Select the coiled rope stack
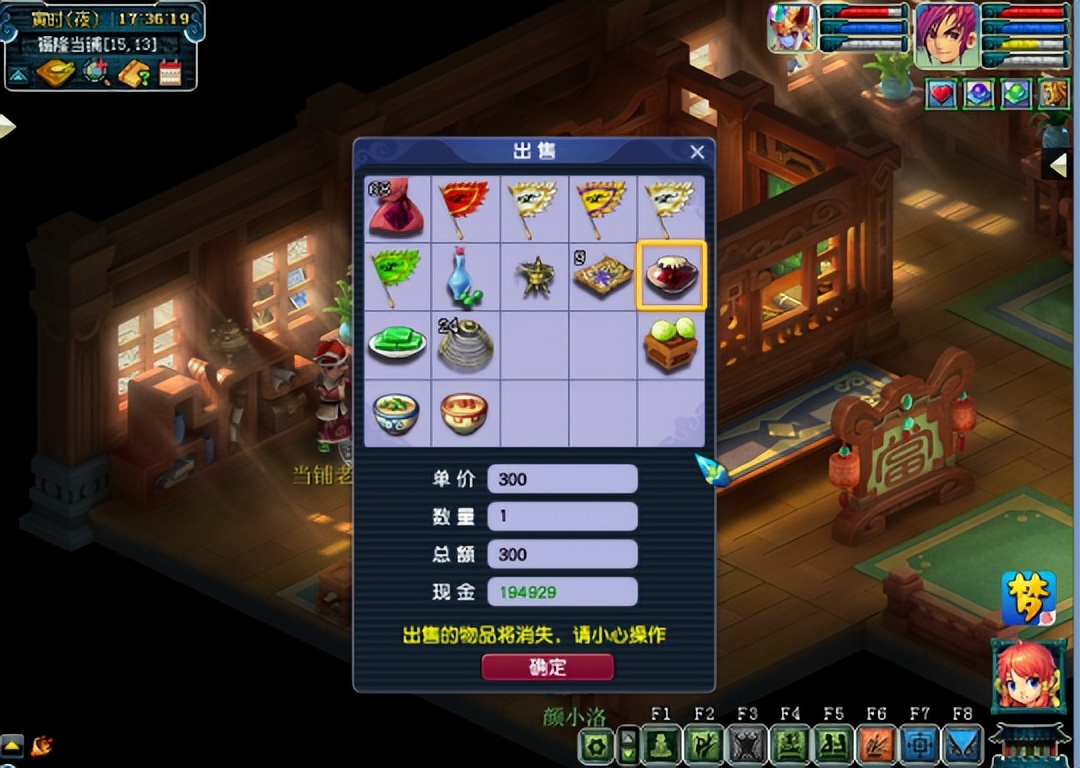This screenshot has height=768, width=1080. (x=464, y=344)
